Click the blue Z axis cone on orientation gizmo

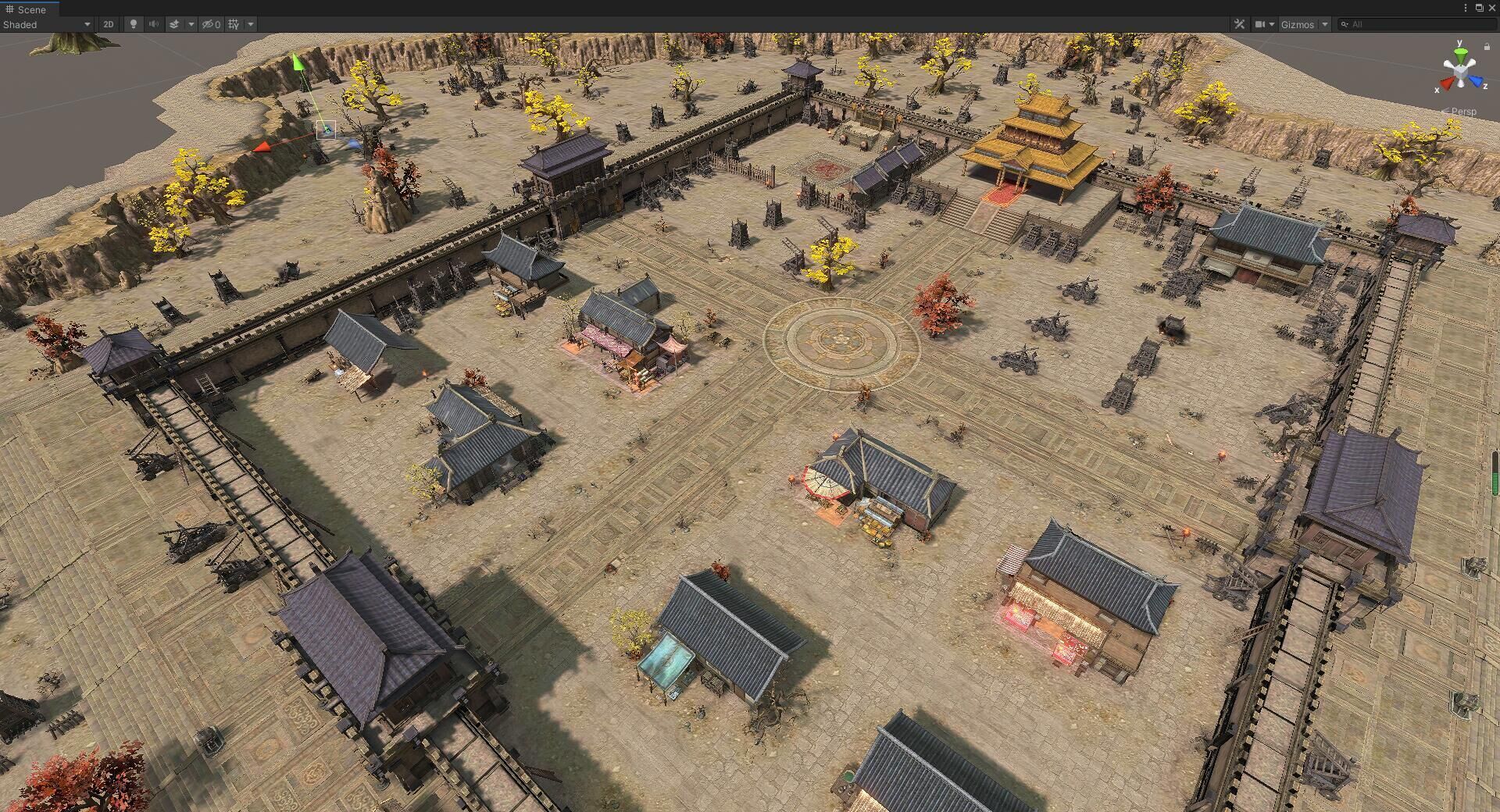(x=1476, y=80)
